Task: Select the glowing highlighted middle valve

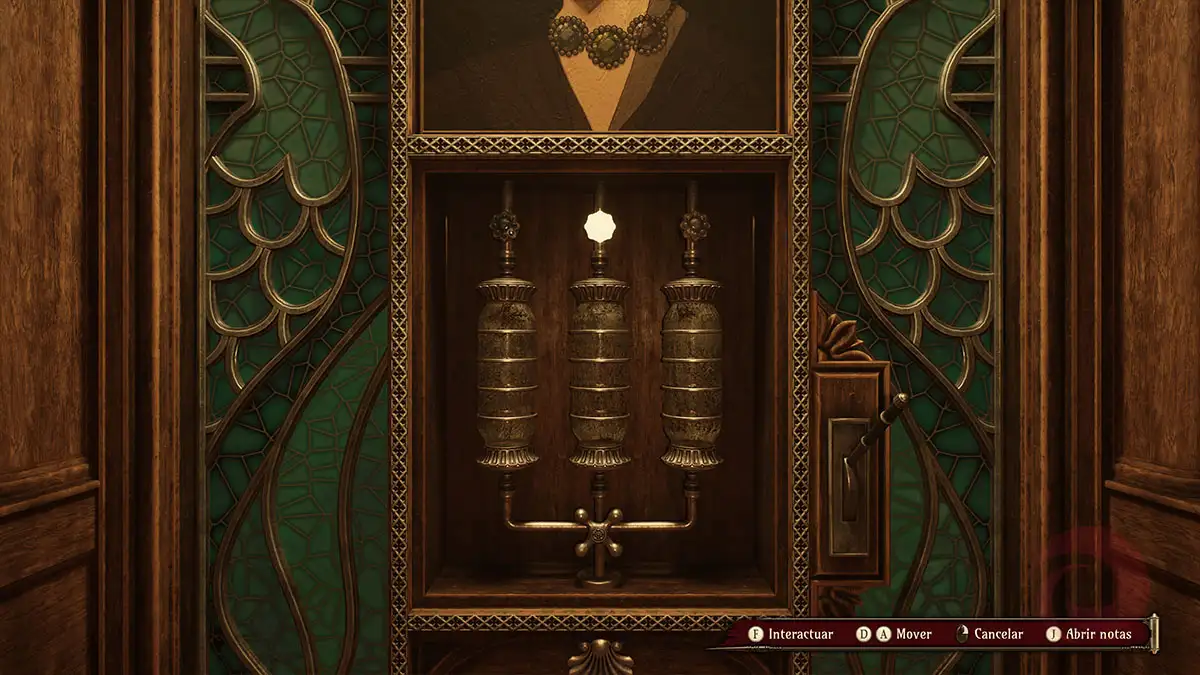Action: 599,226
